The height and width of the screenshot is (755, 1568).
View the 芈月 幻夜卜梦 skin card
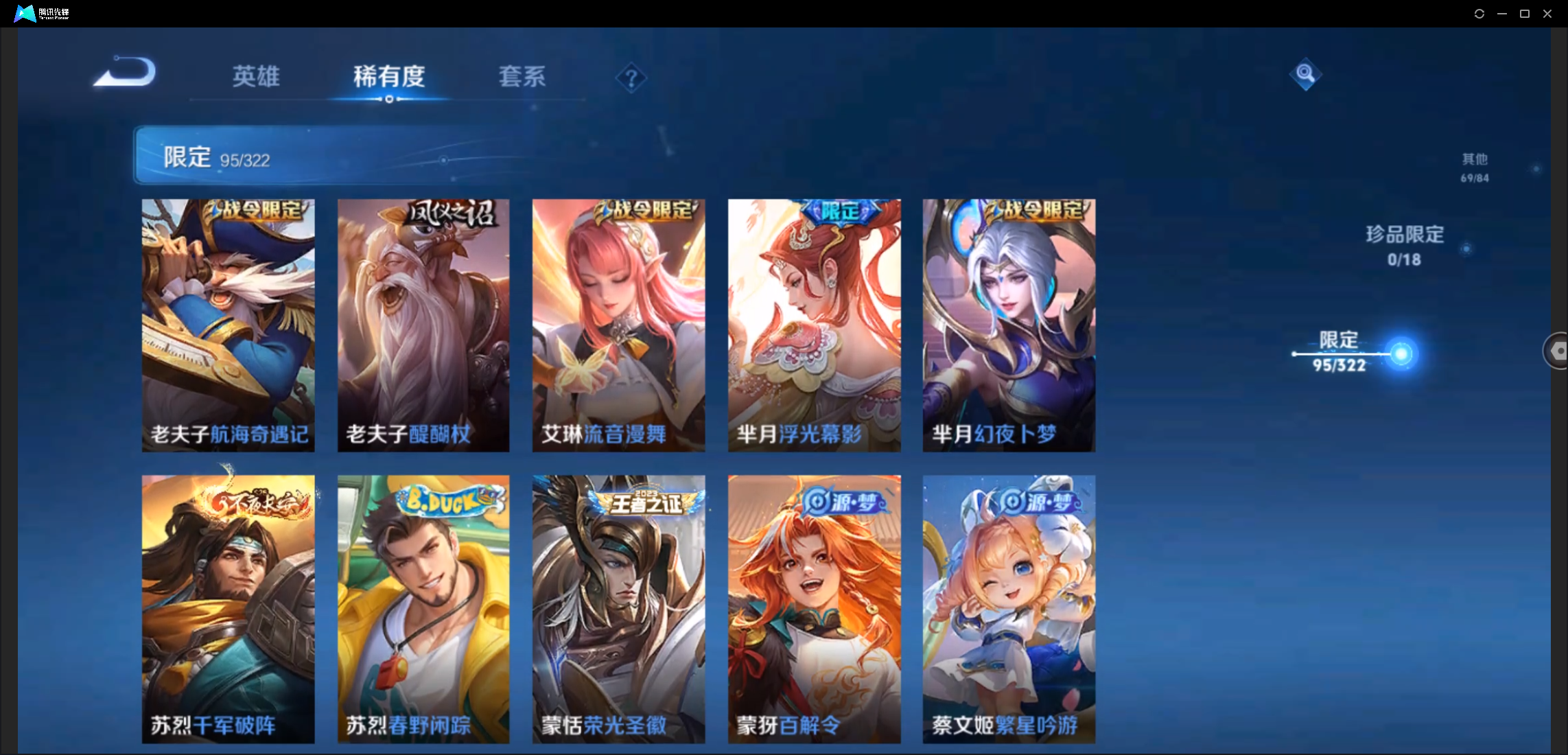(x=1009, y=325)
